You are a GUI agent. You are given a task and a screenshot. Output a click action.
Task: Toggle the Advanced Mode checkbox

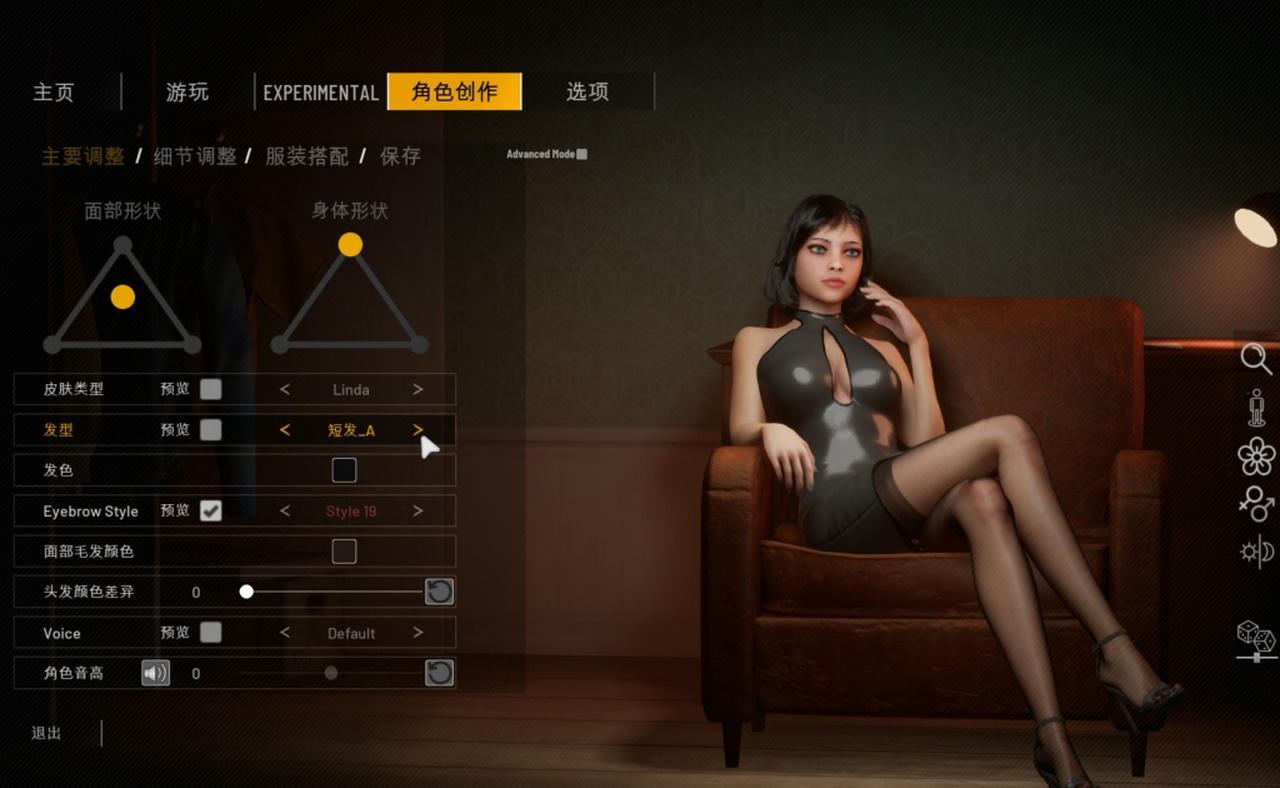582,154
